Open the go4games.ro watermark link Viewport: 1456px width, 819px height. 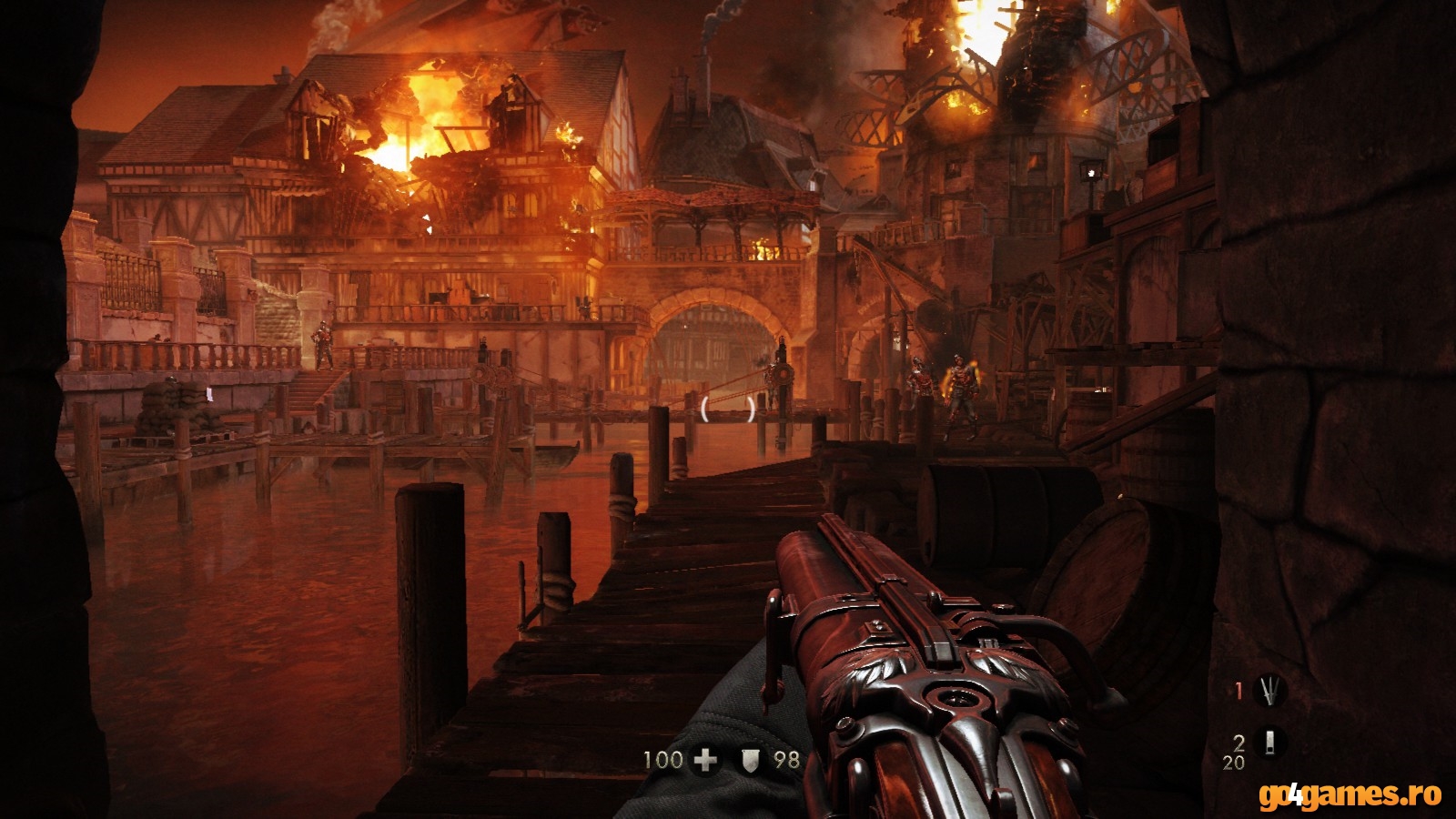pyautogui.click(x=1350, y=795)
